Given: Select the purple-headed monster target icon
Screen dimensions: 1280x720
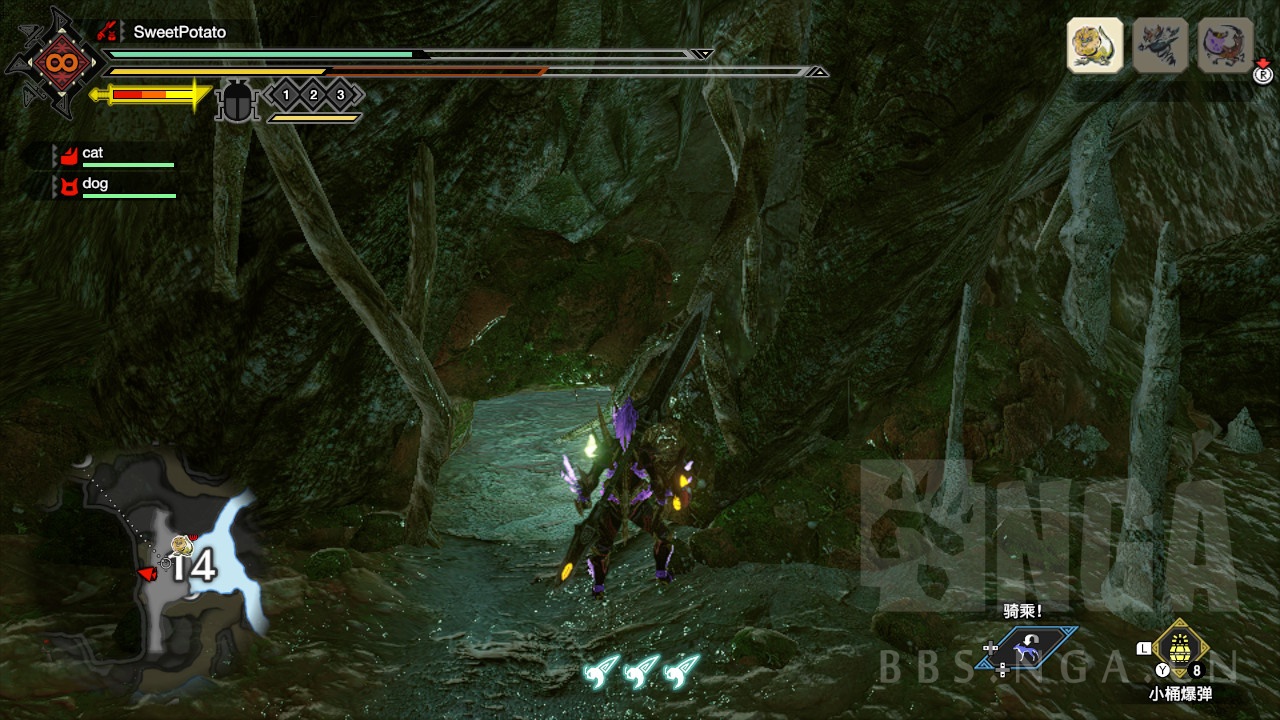Looking at the screenshot, I should pyautogui.click(x=1225, y=45).
